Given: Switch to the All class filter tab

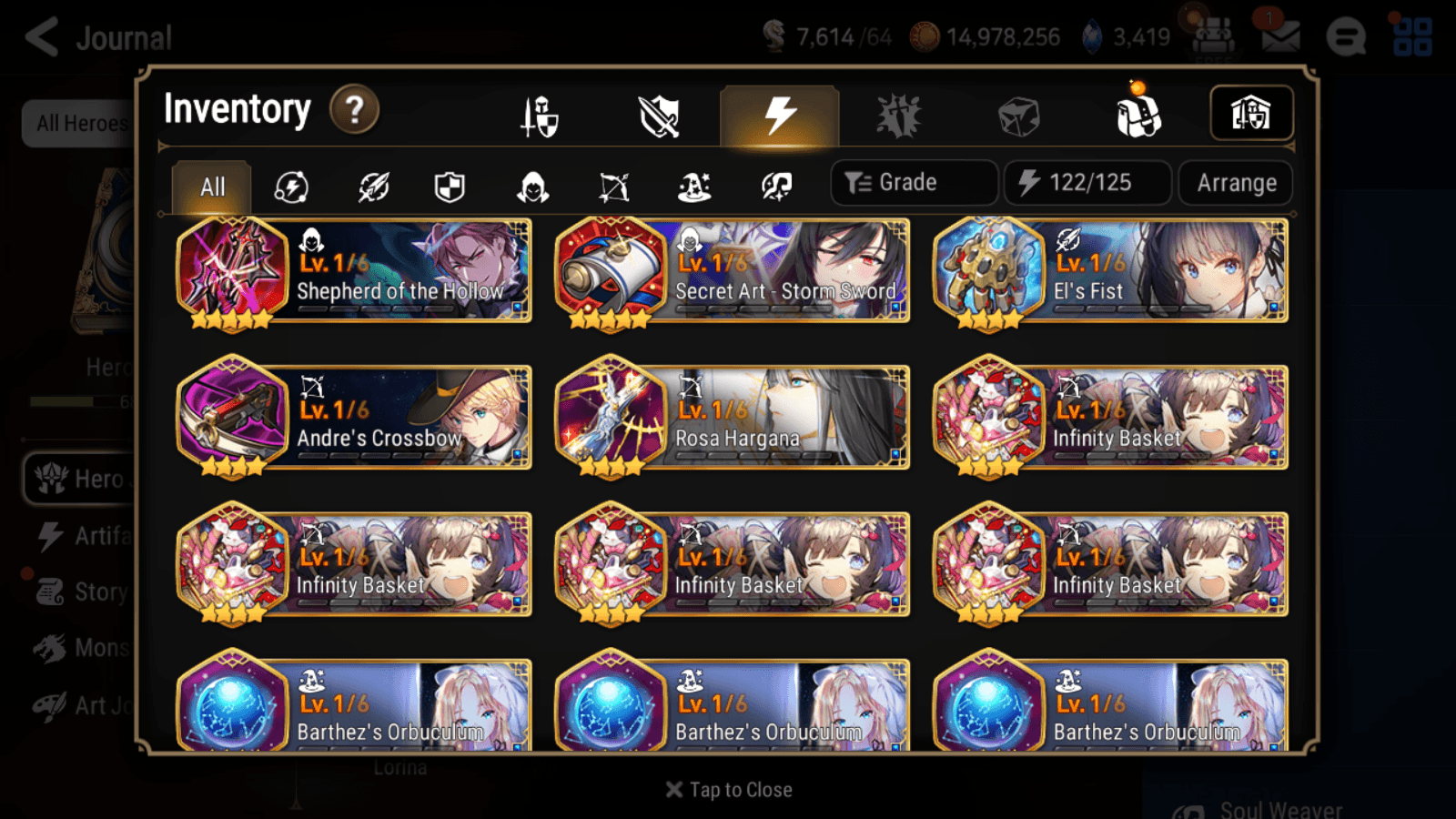Looking at the screenshot, I should point(211,187).
